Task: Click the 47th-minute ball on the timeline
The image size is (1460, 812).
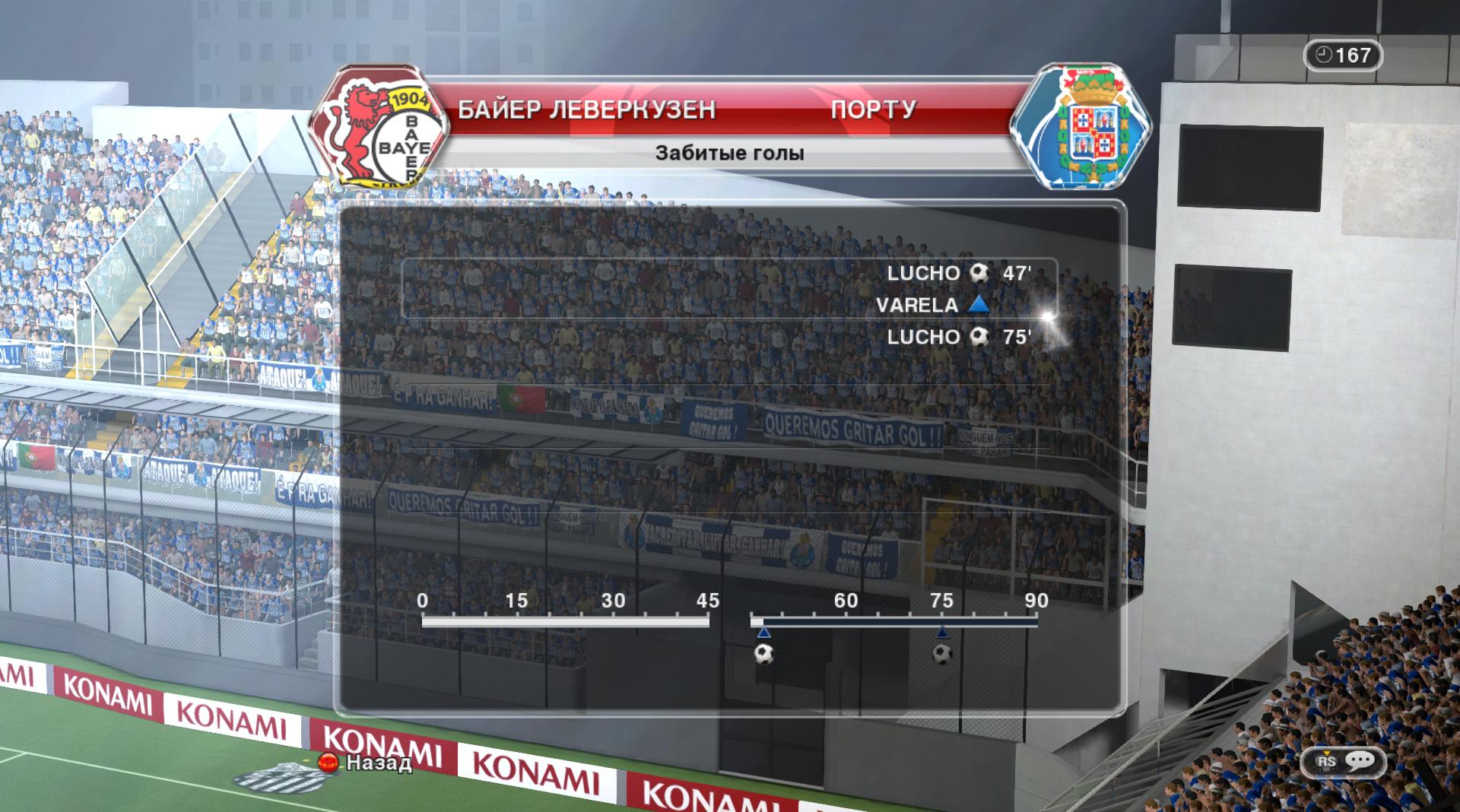Action: [763, 654]
